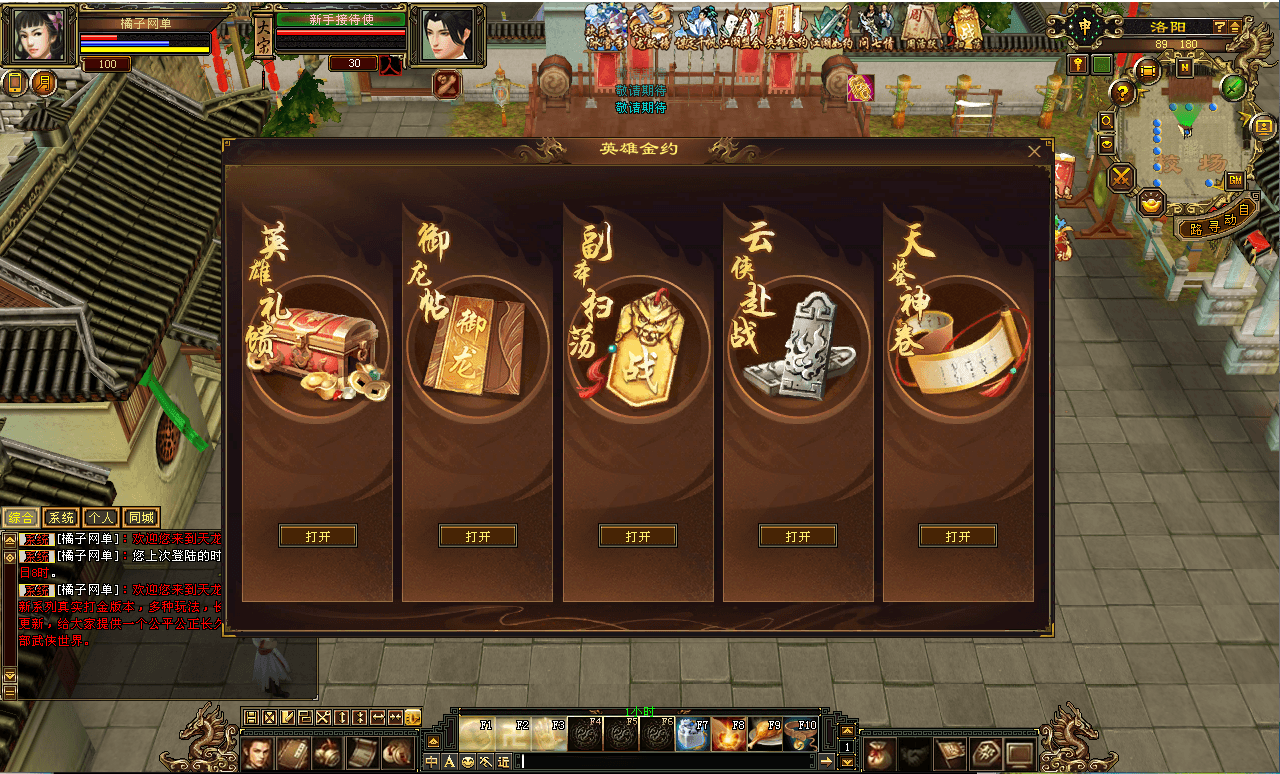Click the green sword PK icon beside minimap
The width and height of the screenshot is (1280, 774).
point(1233,87)
